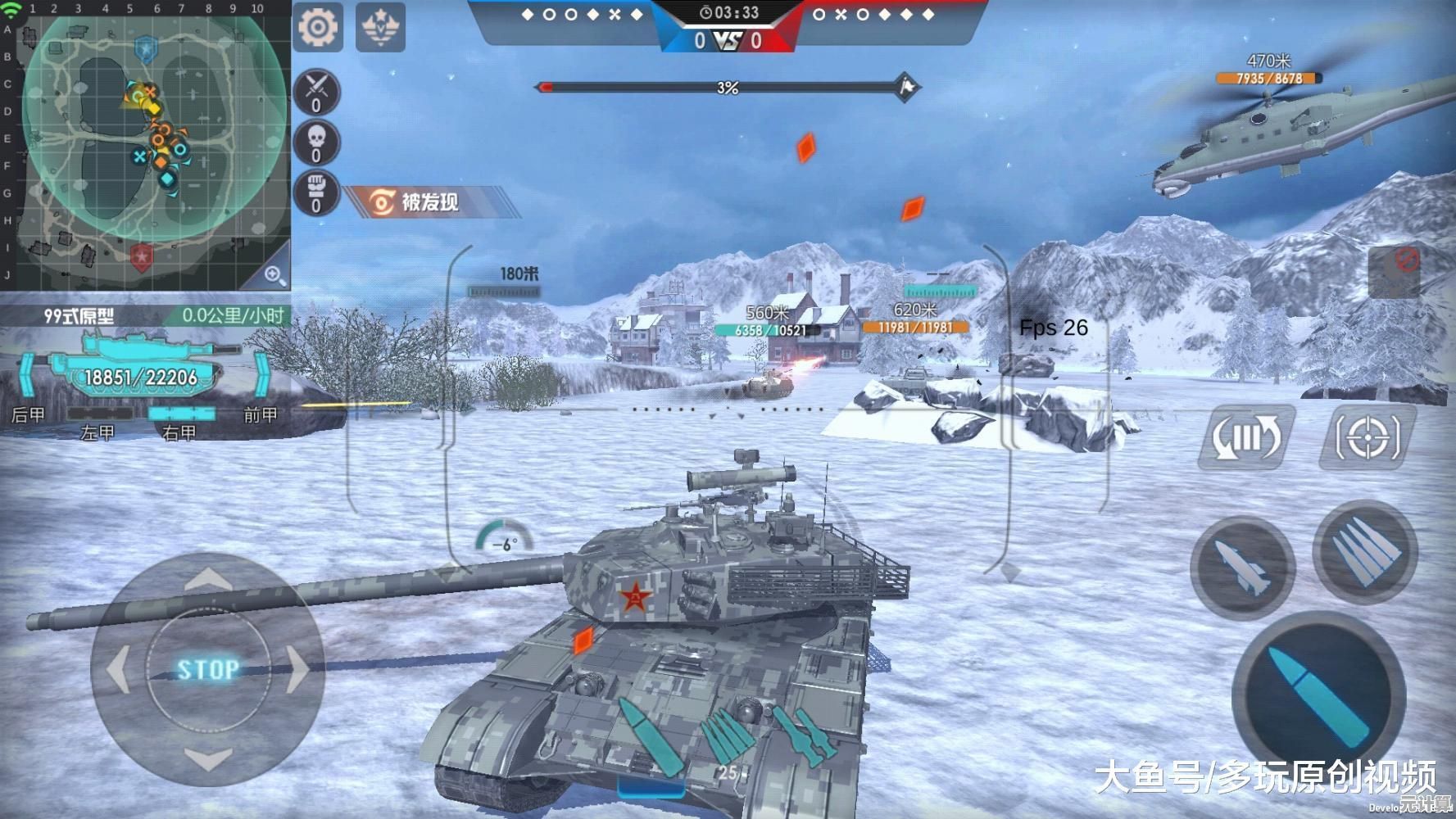The image size is (1456, 819).
Task: Steer forward with the up arrow
Action: click(208, 581)
